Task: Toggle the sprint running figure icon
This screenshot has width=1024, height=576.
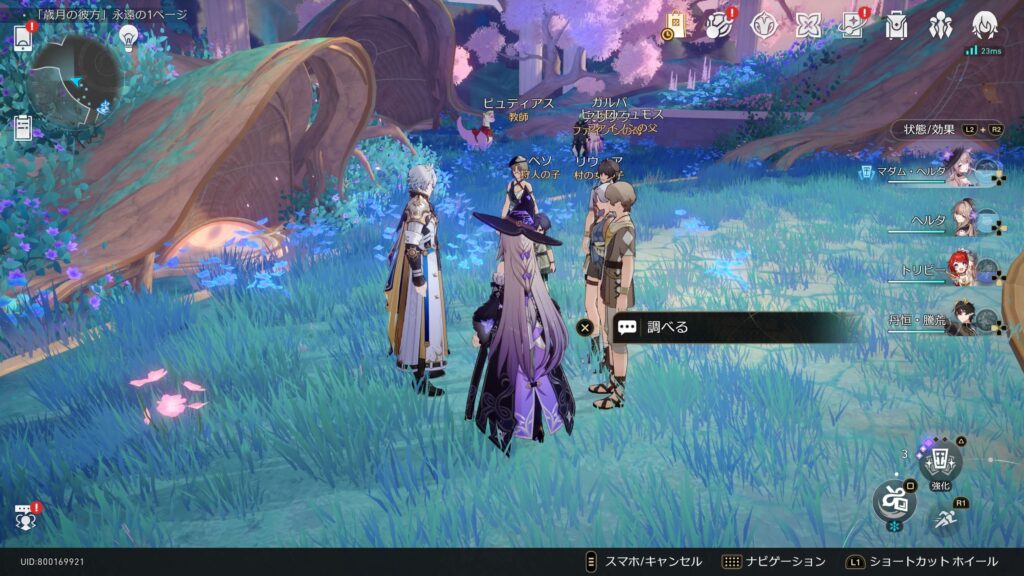Action: pos(944,518)
